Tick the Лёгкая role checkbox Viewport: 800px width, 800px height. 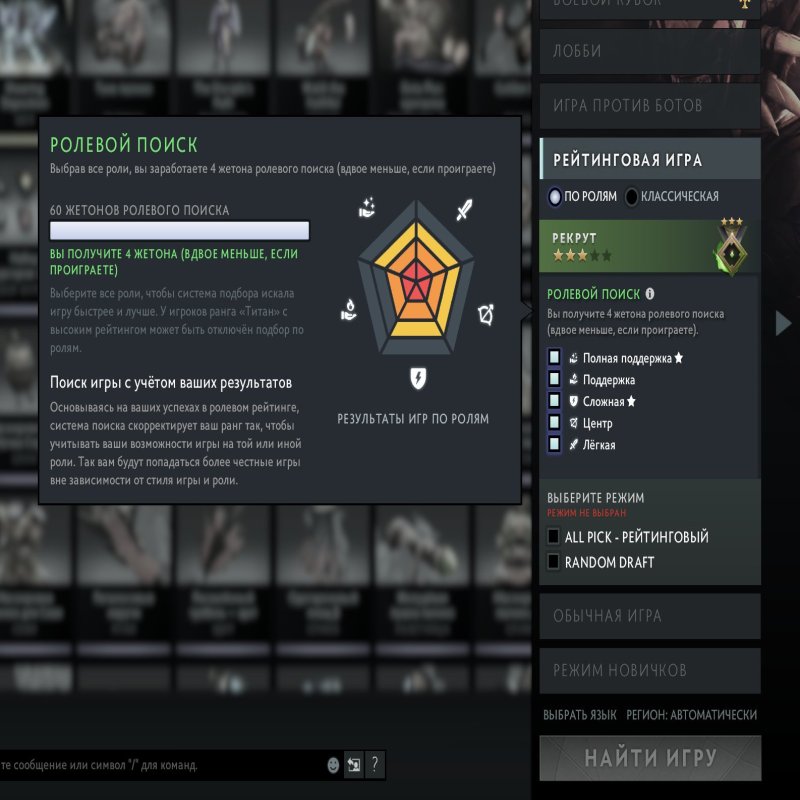point(554,445)
